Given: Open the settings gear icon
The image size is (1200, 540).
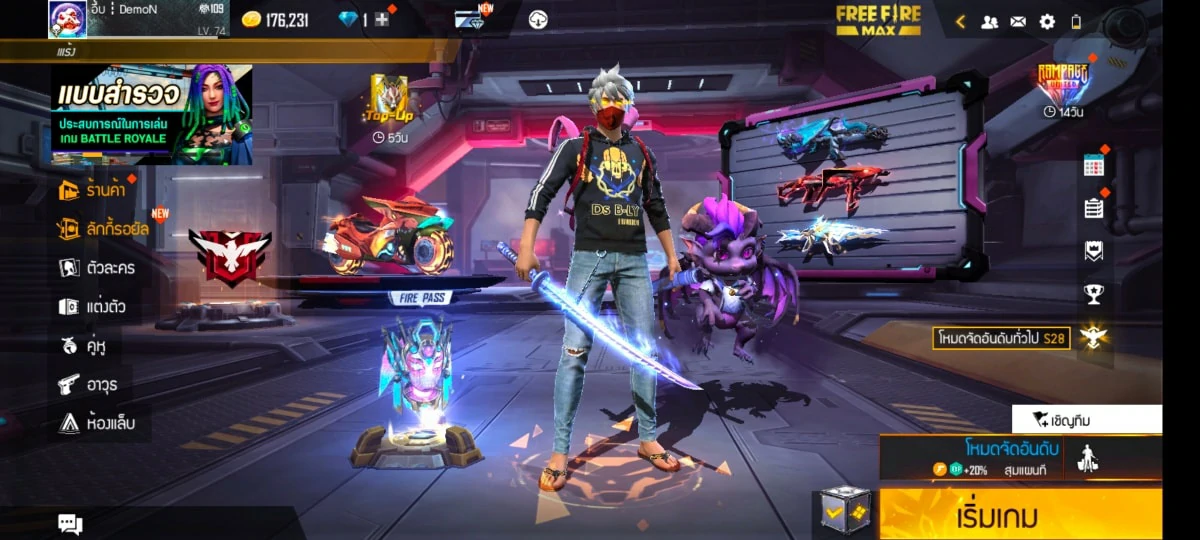Looking at the screenshot, I should pyautogui.click(x=1047, y=21).
